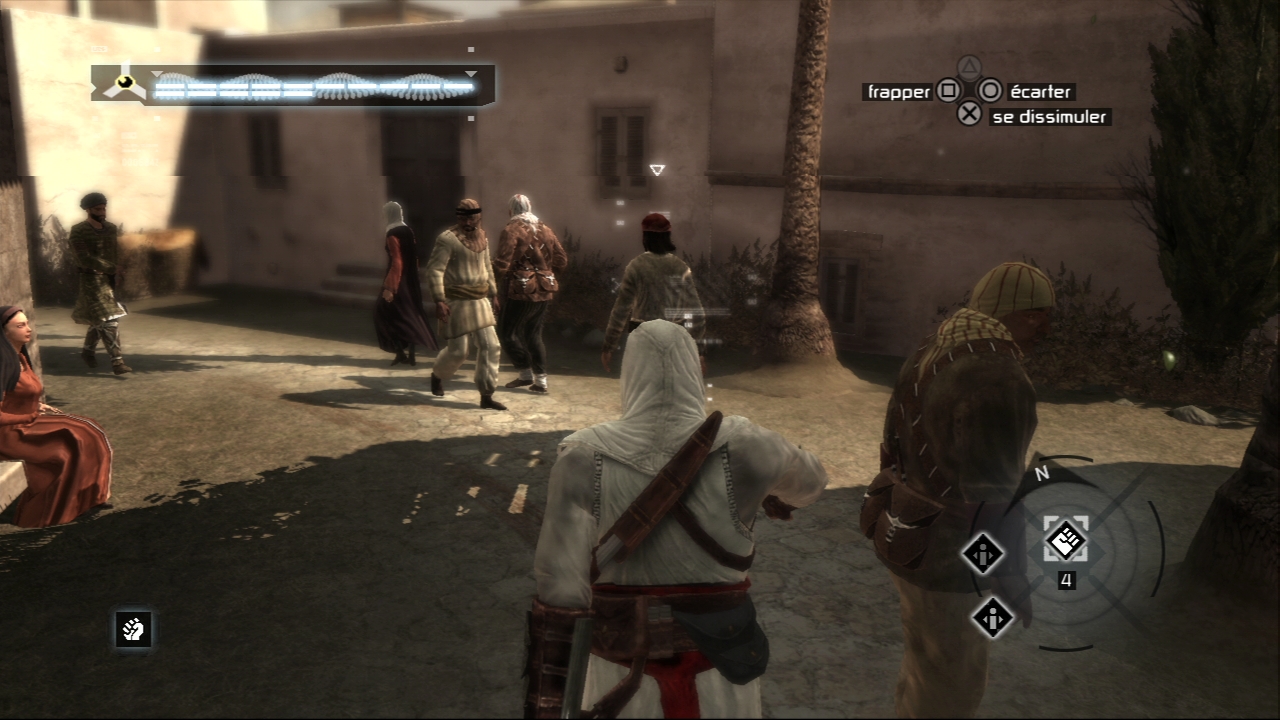This screenshot has height=720, width=1280.
Task: Click the north N compass marker
Action: click(x=1041, y=474)
